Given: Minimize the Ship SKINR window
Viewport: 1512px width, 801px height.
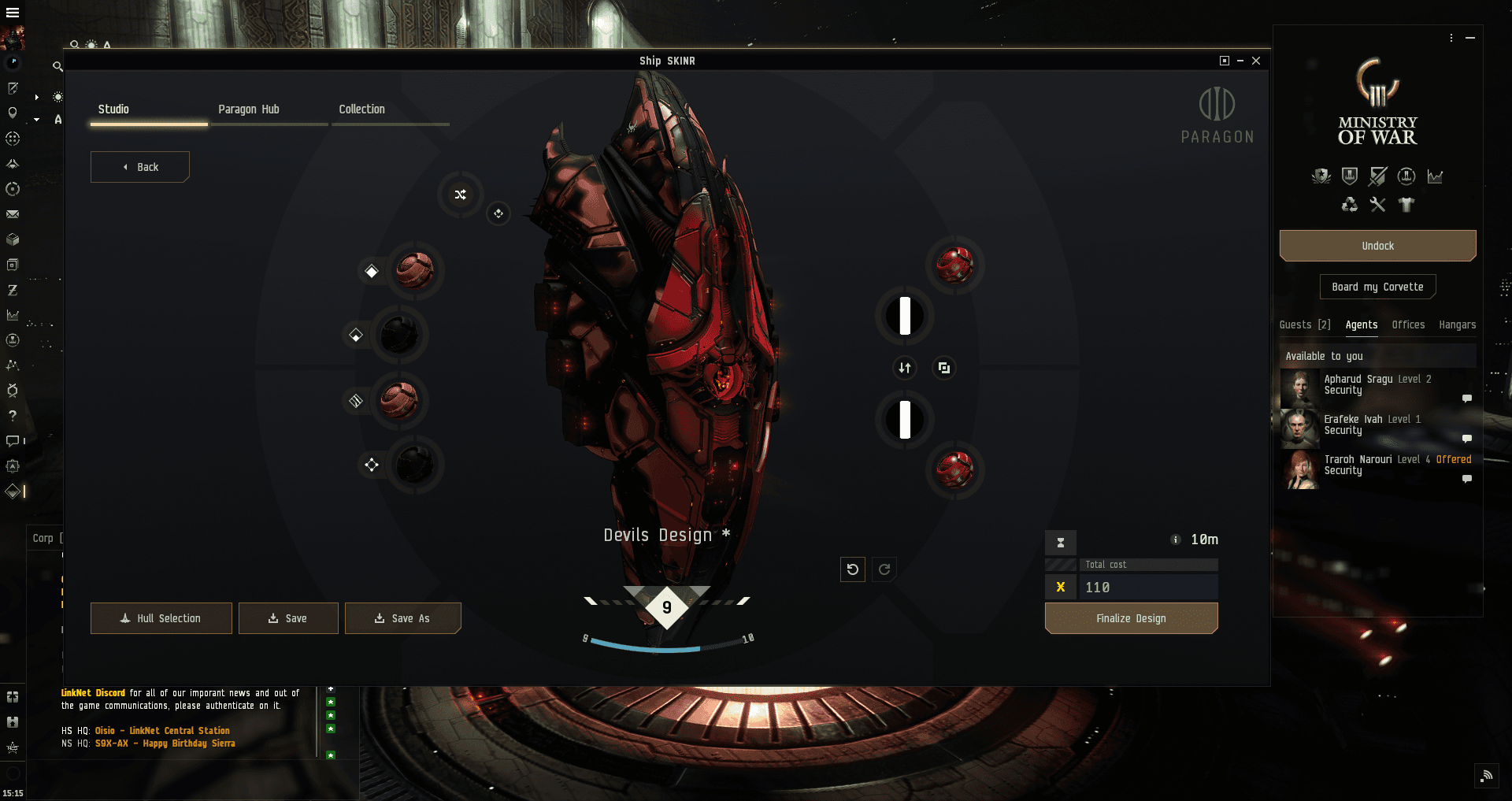Looking at the screenshot, I should (x=1240, y=61).
